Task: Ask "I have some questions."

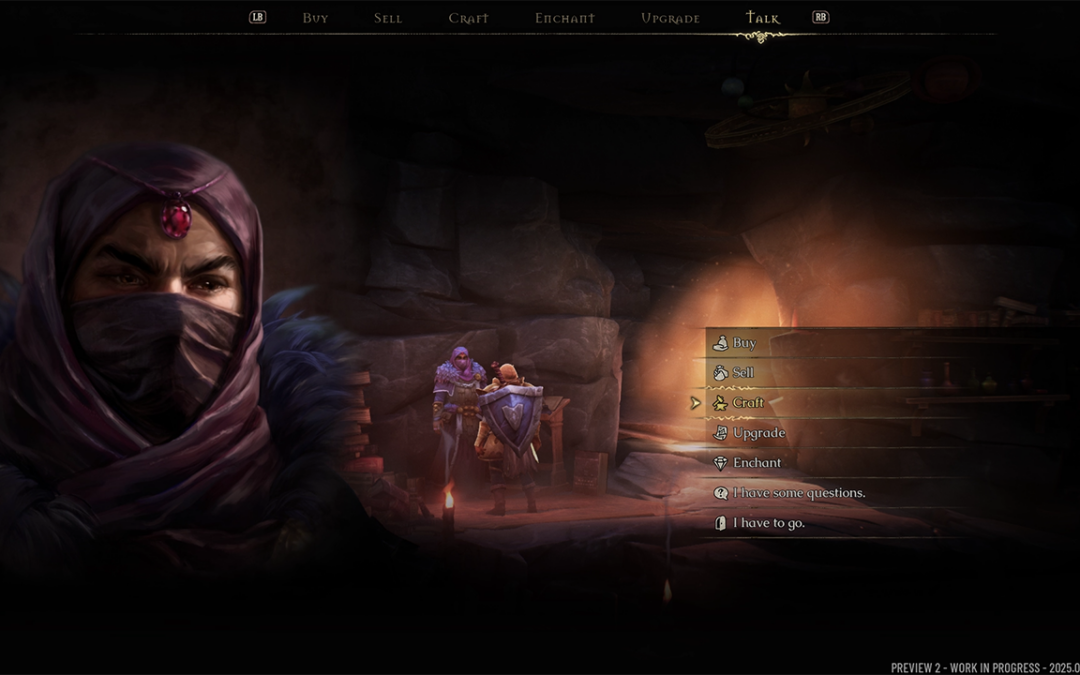Action: [x=798, y=493]
